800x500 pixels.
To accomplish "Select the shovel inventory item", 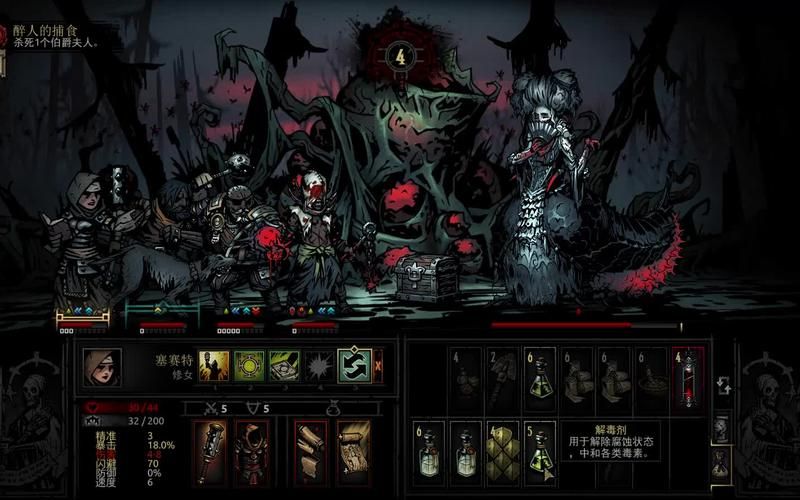I will pyautogui.click(x=503, y=380).
